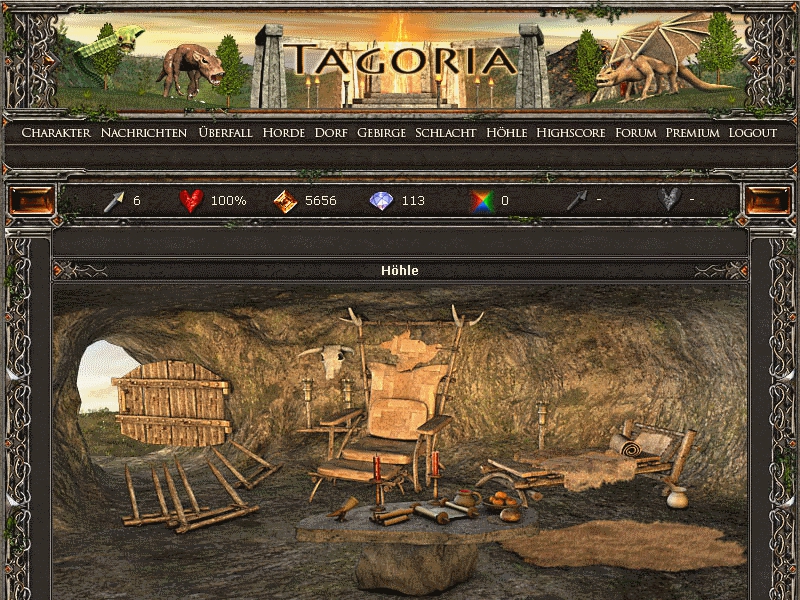Image resolution: width=800 pixels, height=600 pixels.
Task: Visit the Dorf village
Action: tap(331, 133)
